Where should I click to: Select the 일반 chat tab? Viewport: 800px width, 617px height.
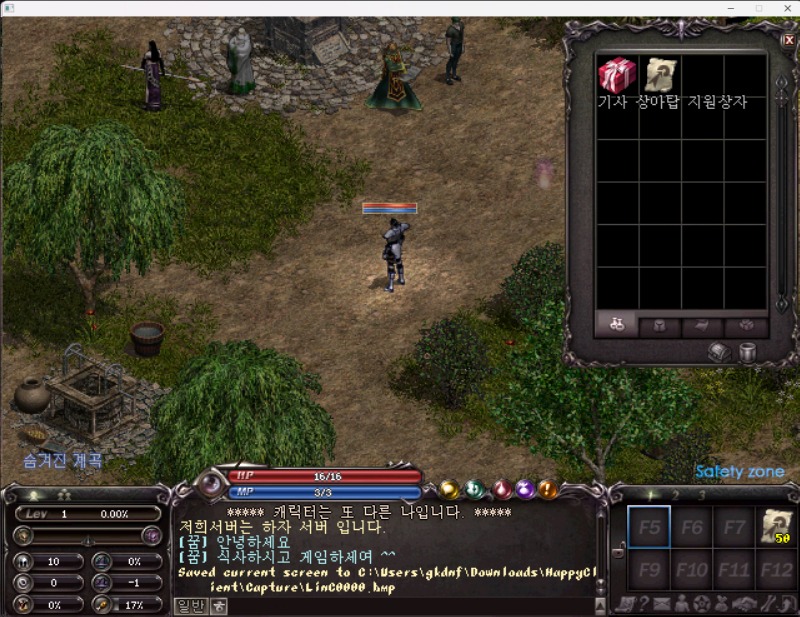(x=189, y=604)
